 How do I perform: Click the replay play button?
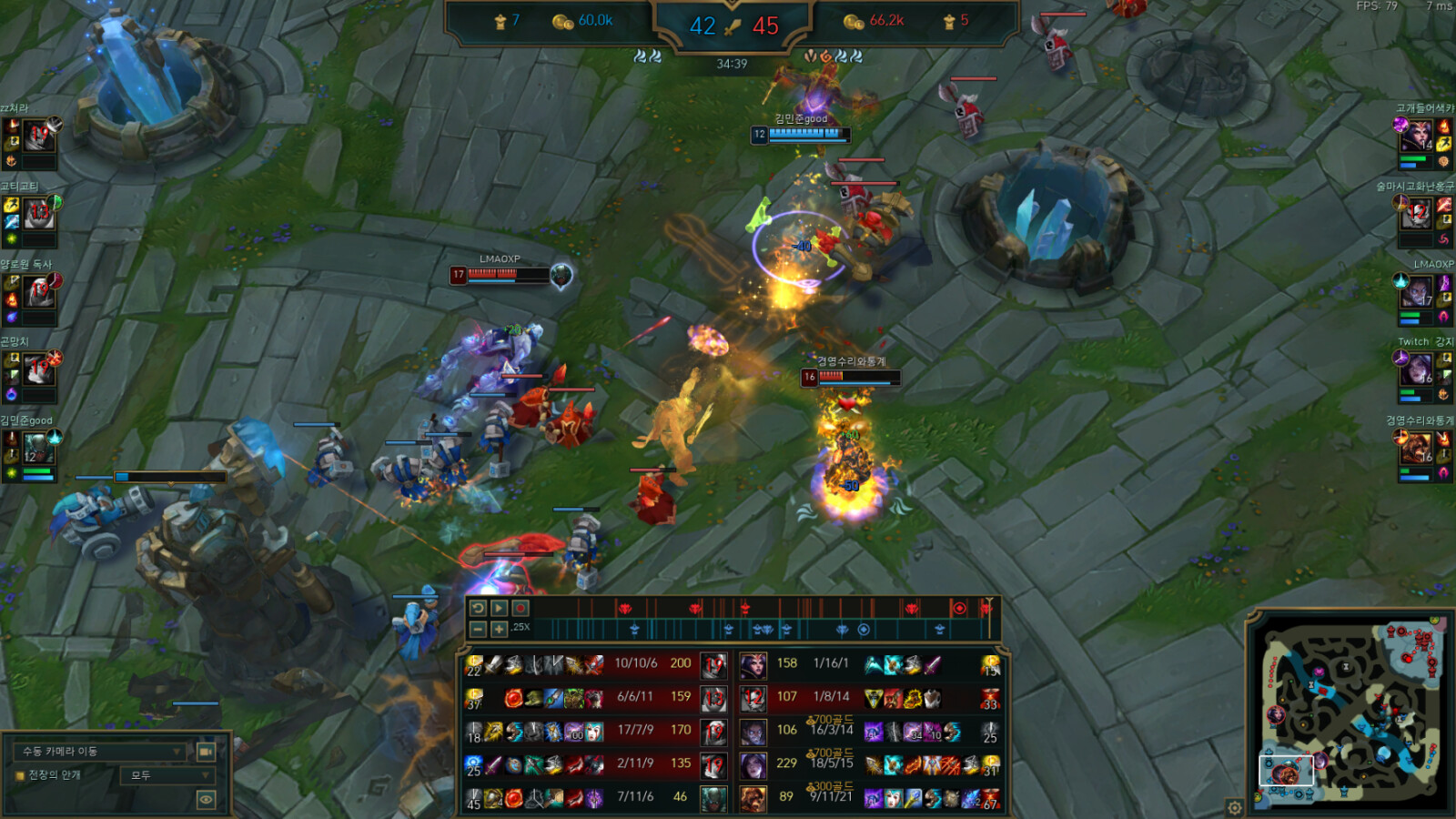499,608
